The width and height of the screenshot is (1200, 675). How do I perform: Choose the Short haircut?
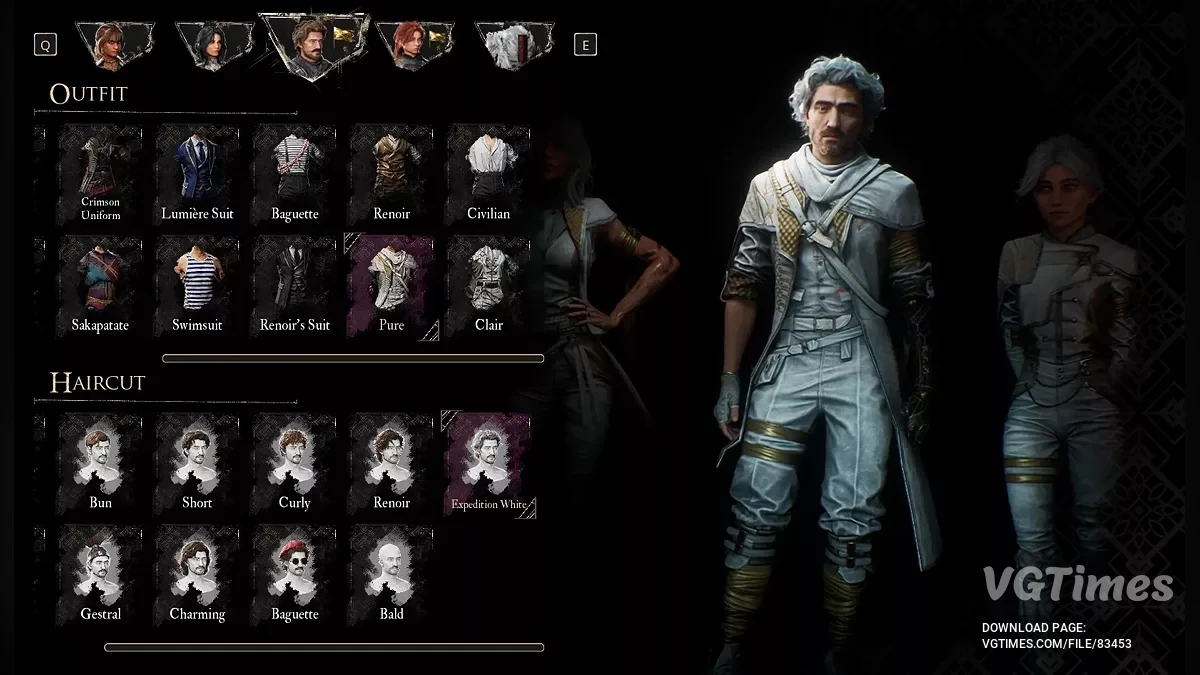197,464
